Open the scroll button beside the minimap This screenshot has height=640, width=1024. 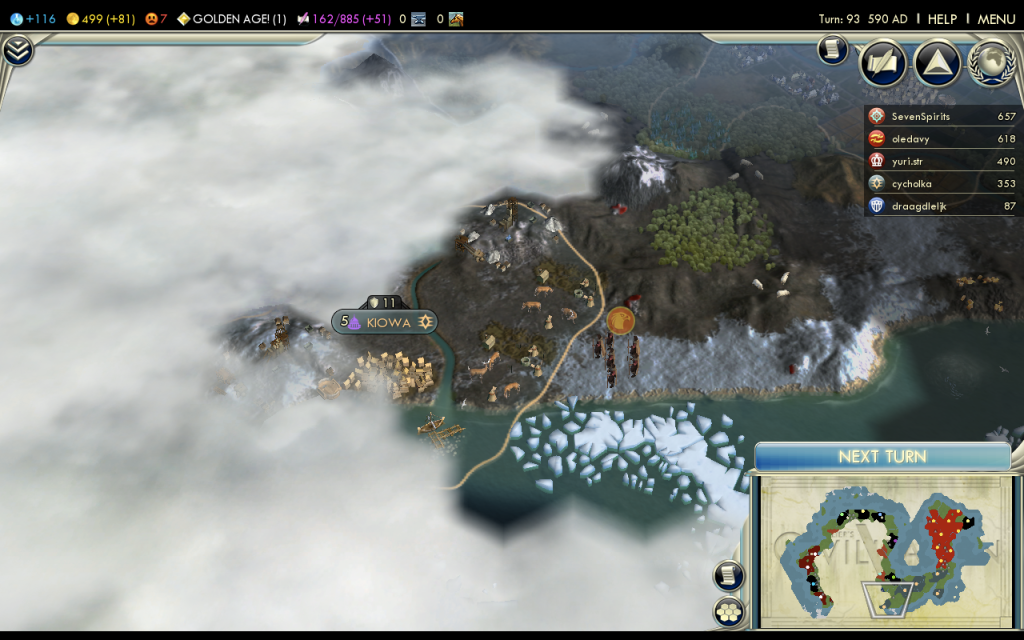pos(728,575)
